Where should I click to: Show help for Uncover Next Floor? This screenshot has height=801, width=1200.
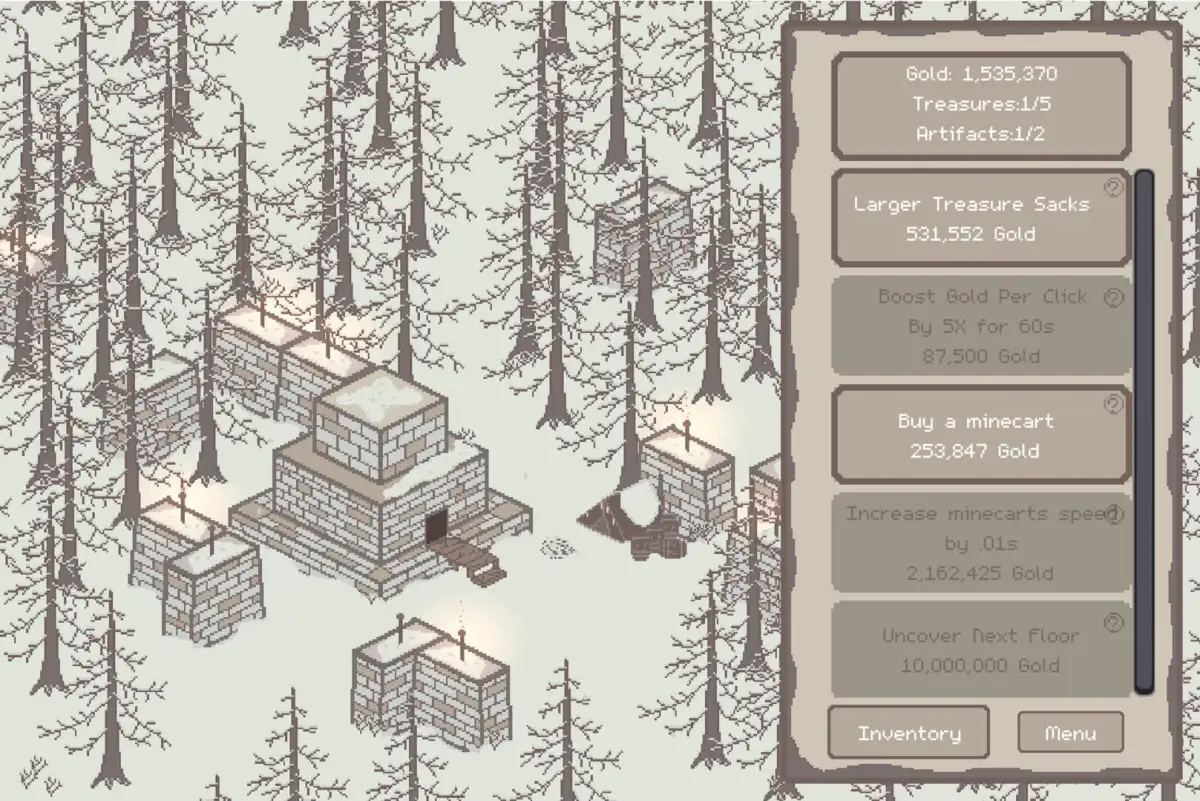(x=1113, y=623)
